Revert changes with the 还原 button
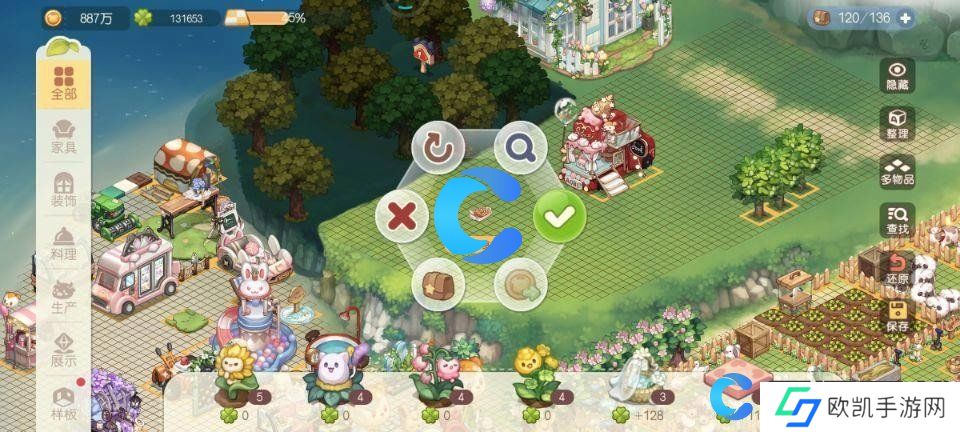Viewport: 960px width, 432px height. 897,268
